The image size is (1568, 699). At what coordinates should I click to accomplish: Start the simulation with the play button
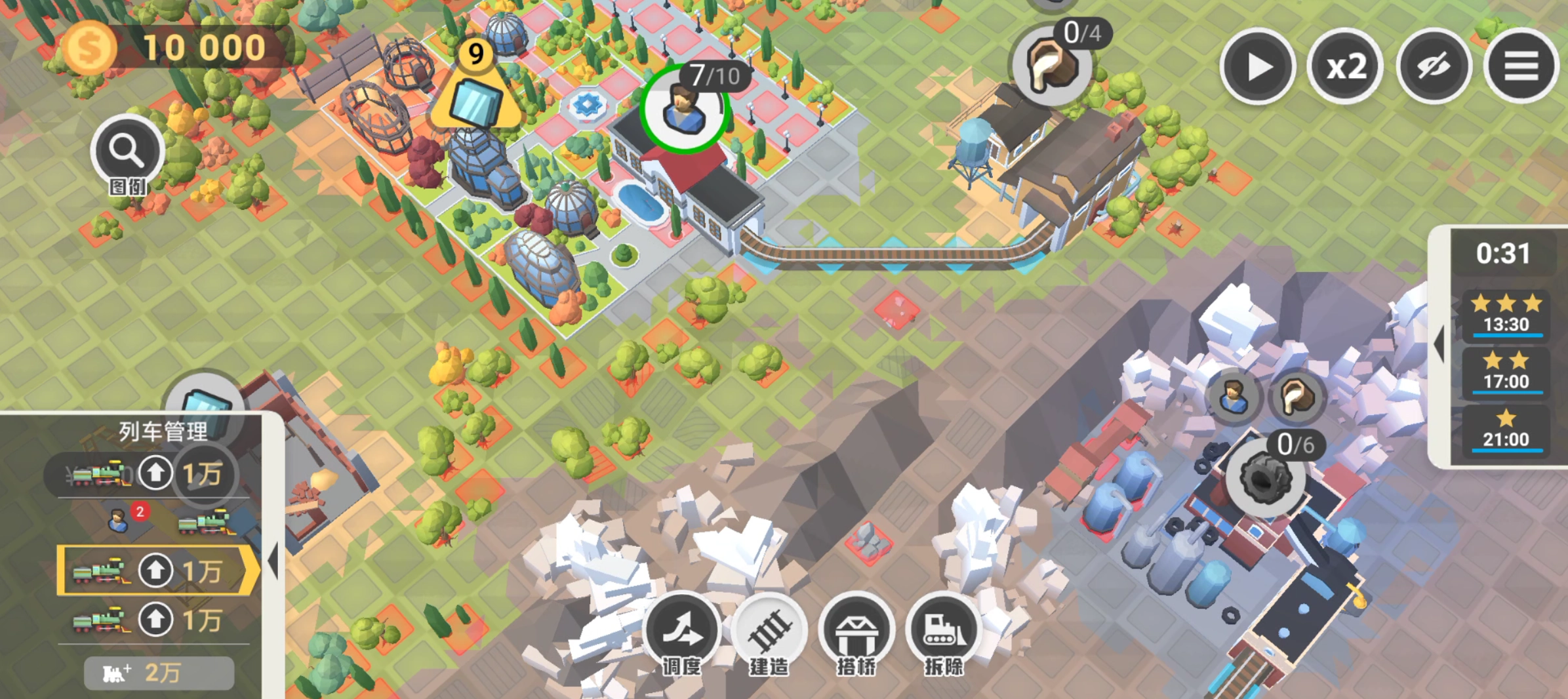point(1256,66)
